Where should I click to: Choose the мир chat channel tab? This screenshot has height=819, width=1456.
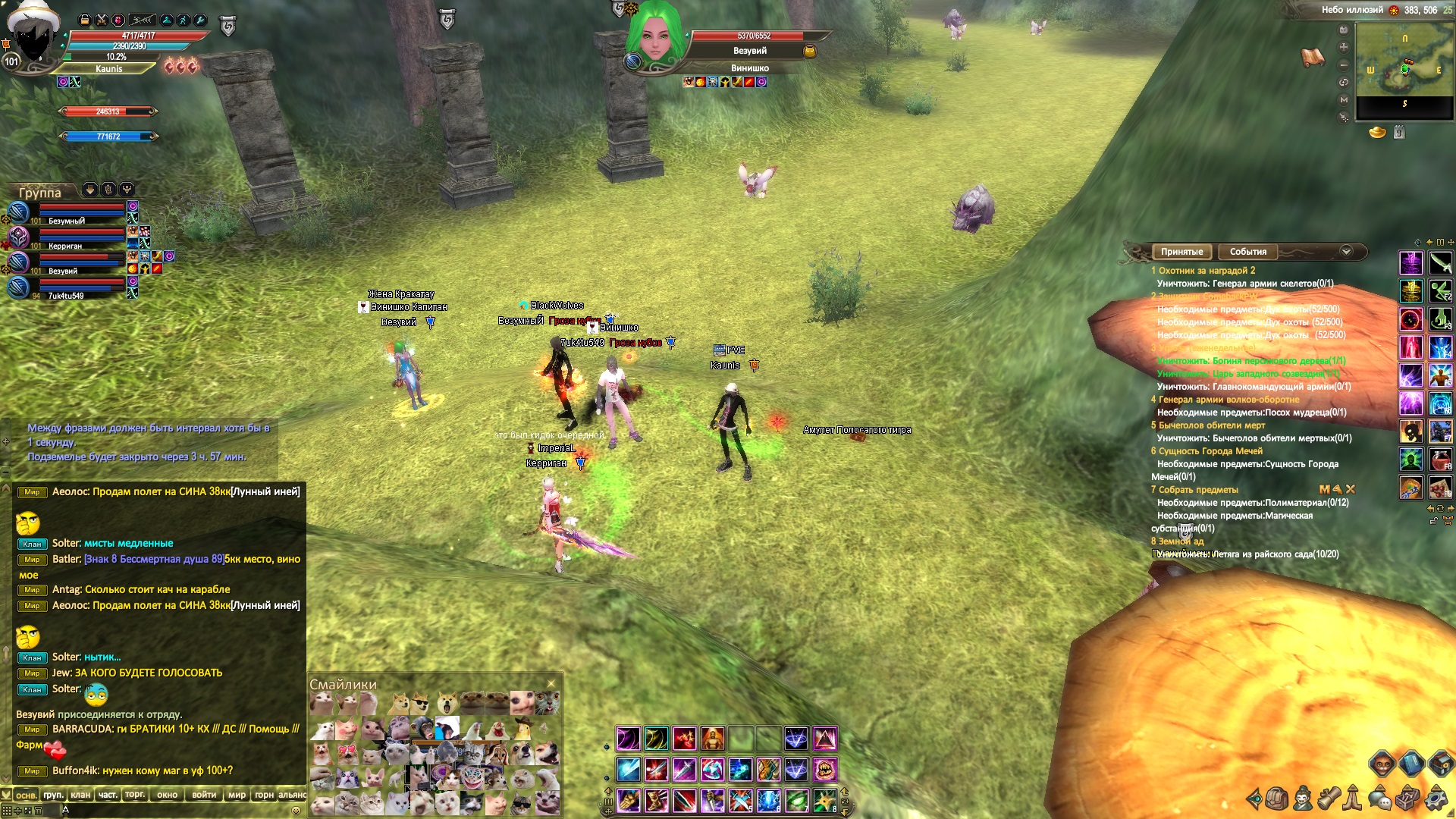click(237, 795)
